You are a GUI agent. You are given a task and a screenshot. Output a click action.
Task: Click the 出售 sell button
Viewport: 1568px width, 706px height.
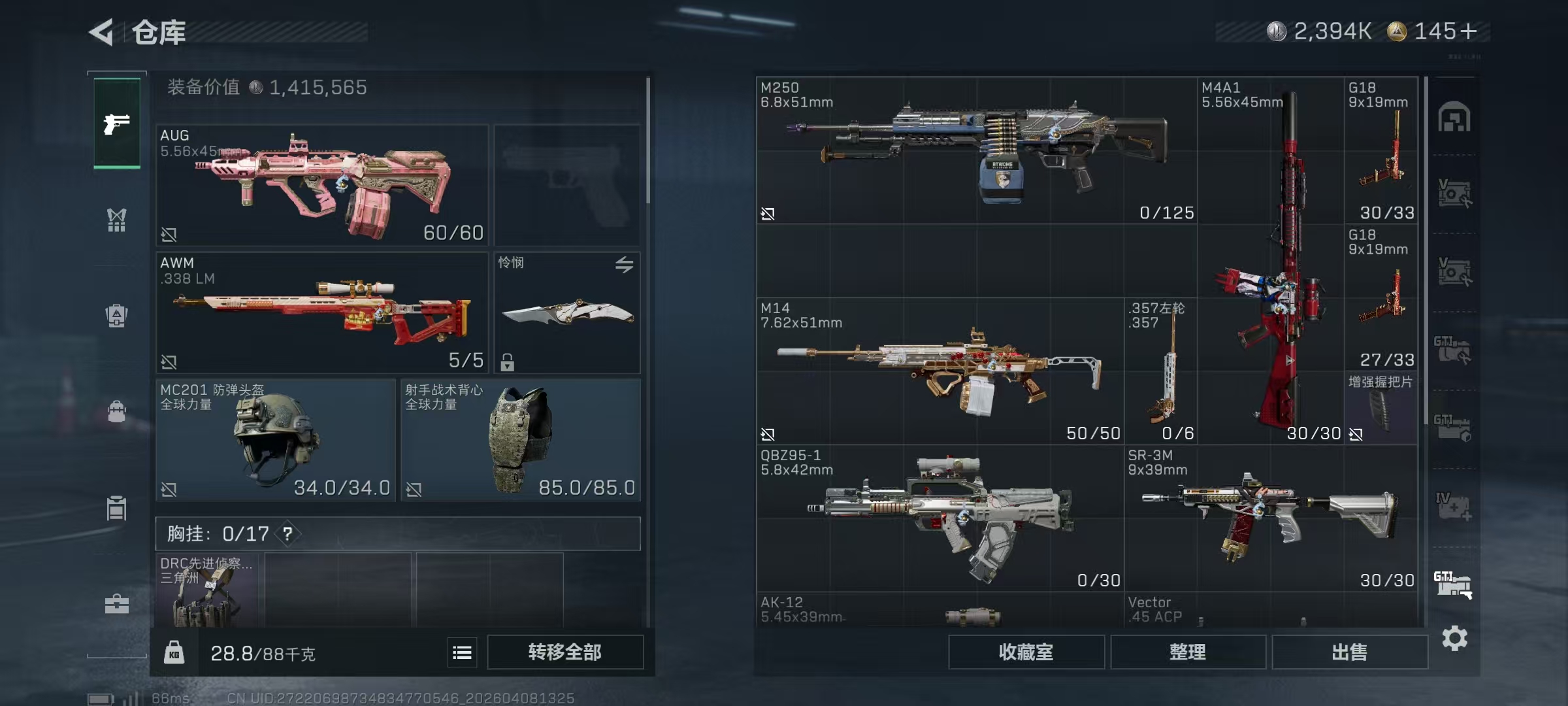click(1349, 652)
